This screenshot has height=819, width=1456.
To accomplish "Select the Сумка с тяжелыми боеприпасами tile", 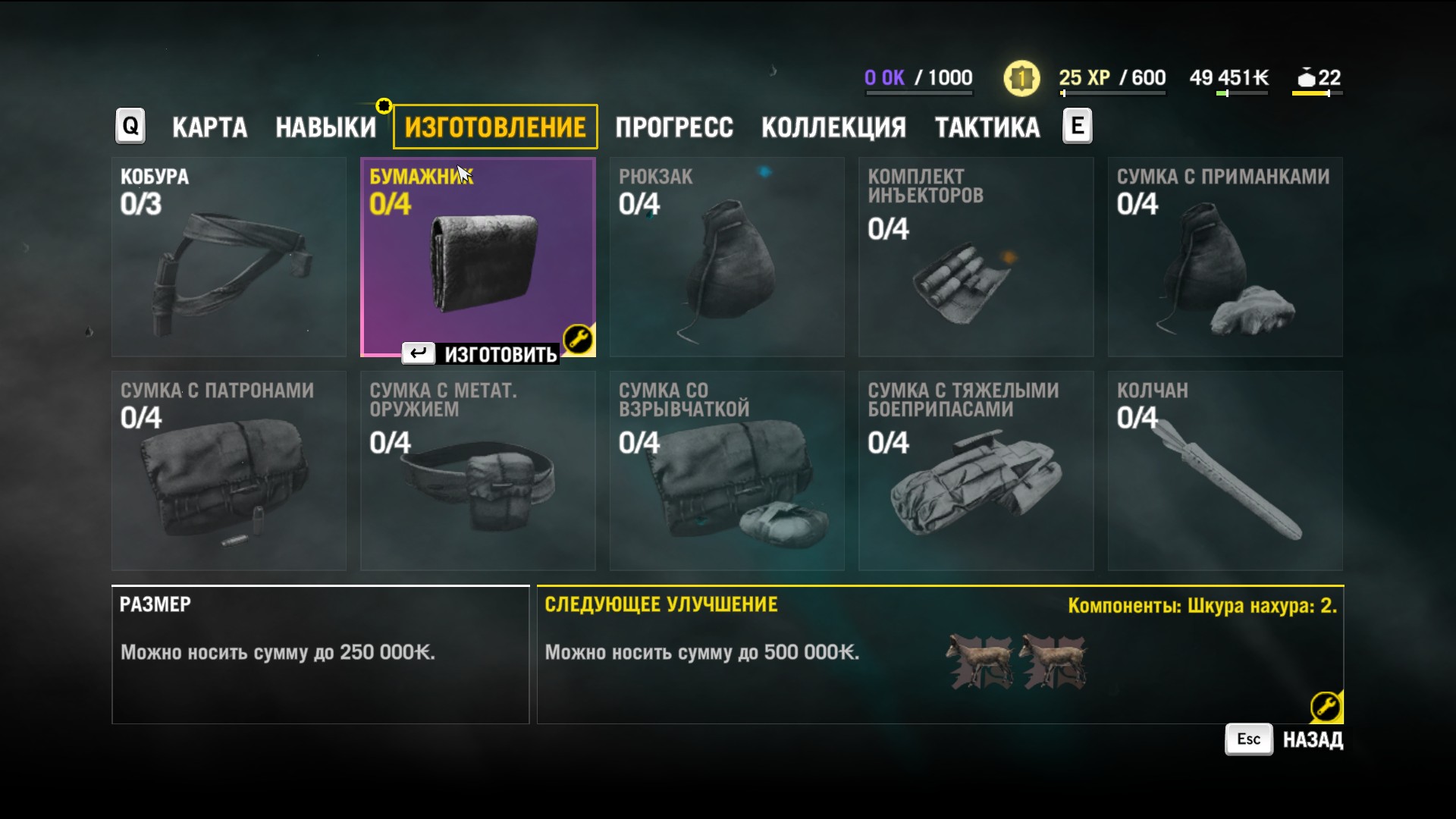I will 975,470.
